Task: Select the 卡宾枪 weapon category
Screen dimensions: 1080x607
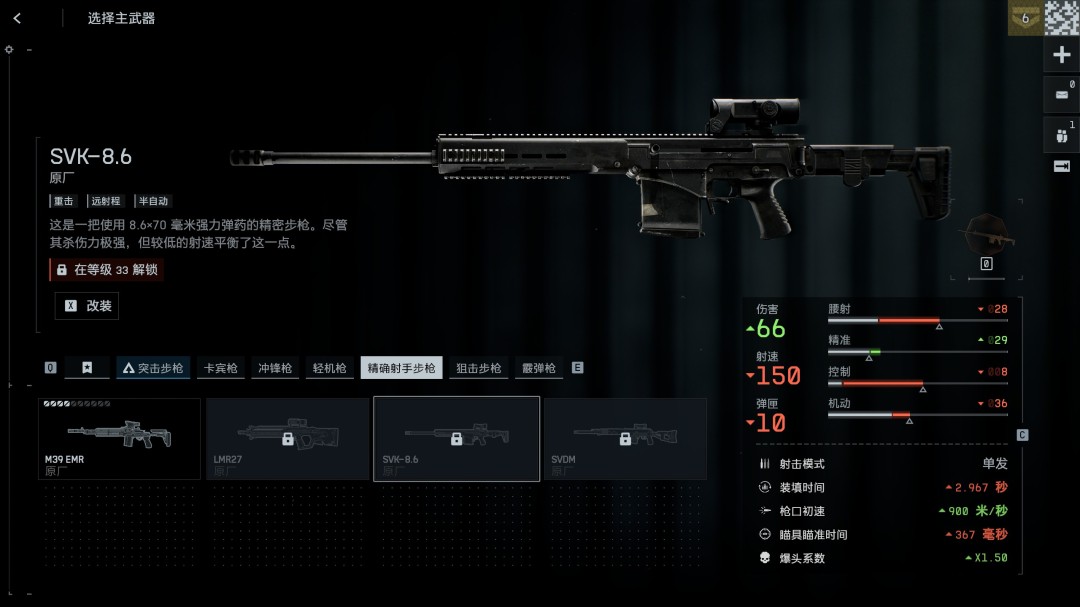Action: pos(221,368)
